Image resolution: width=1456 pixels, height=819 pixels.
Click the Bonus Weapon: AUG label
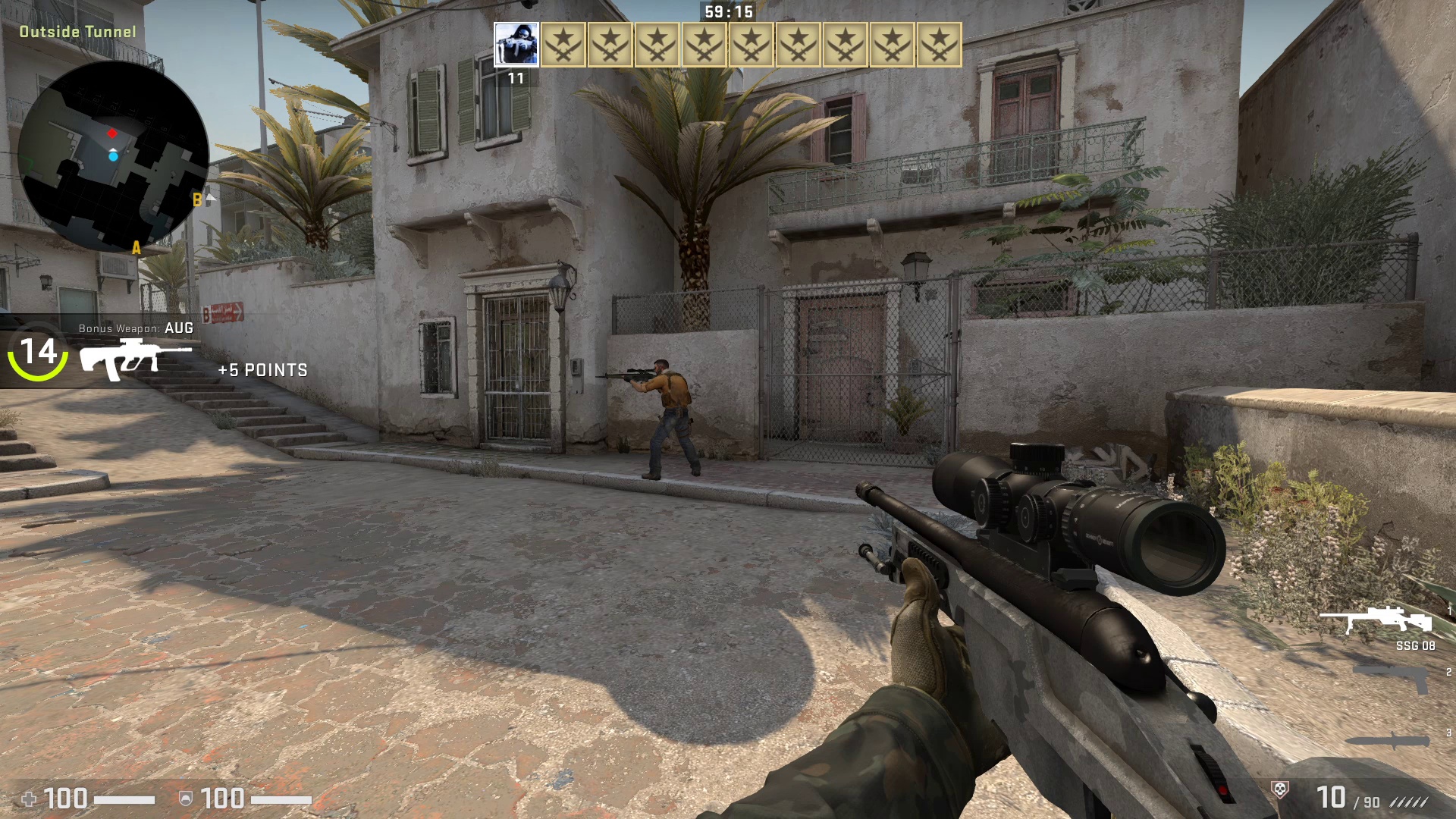[135, 328]
